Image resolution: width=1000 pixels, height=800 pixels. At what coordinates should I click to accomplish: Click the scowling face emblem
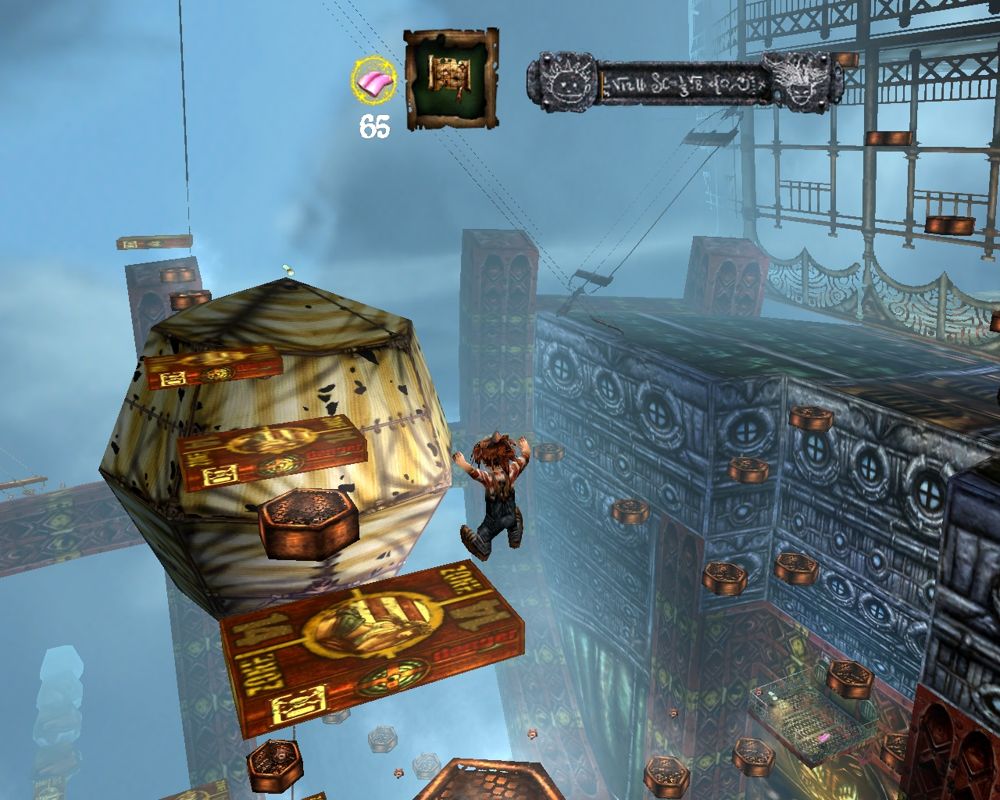pyautogui.click(x=804, y=81)
